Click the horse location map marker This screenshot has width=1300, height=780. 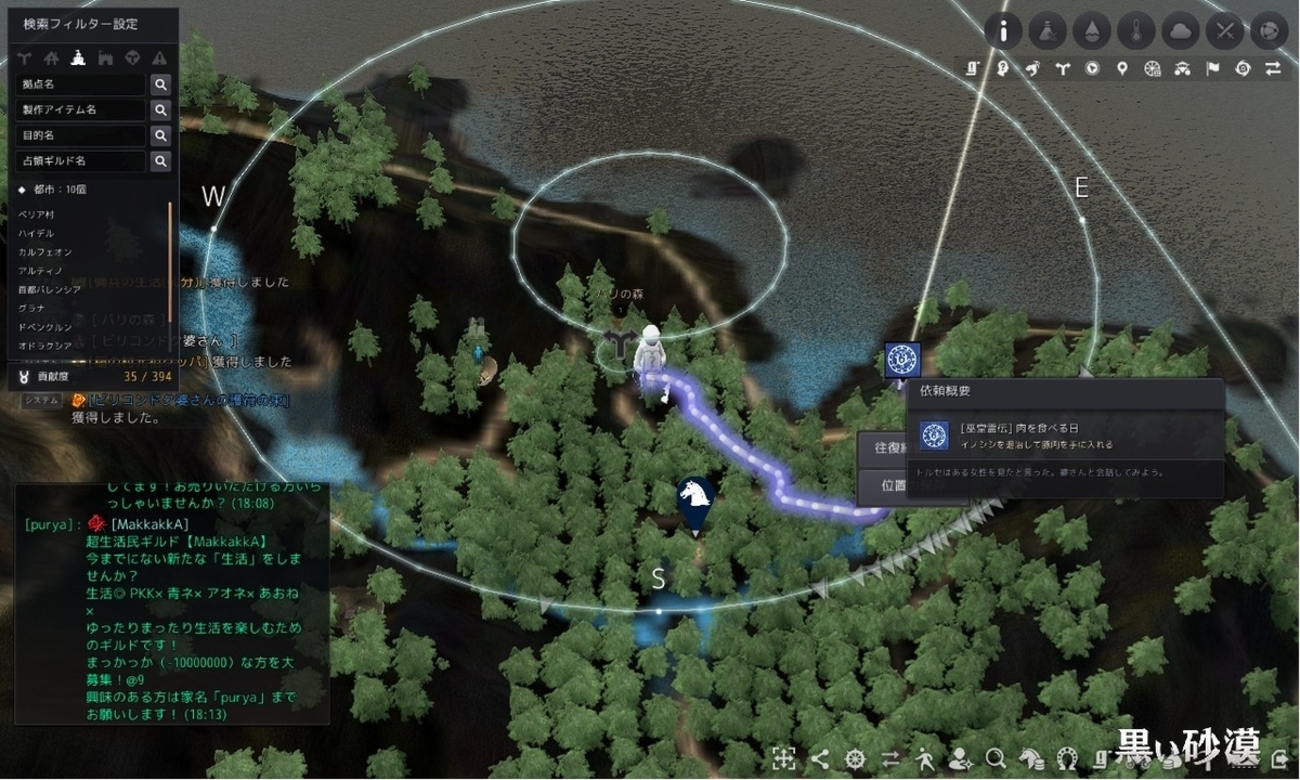tap(695, 498)
